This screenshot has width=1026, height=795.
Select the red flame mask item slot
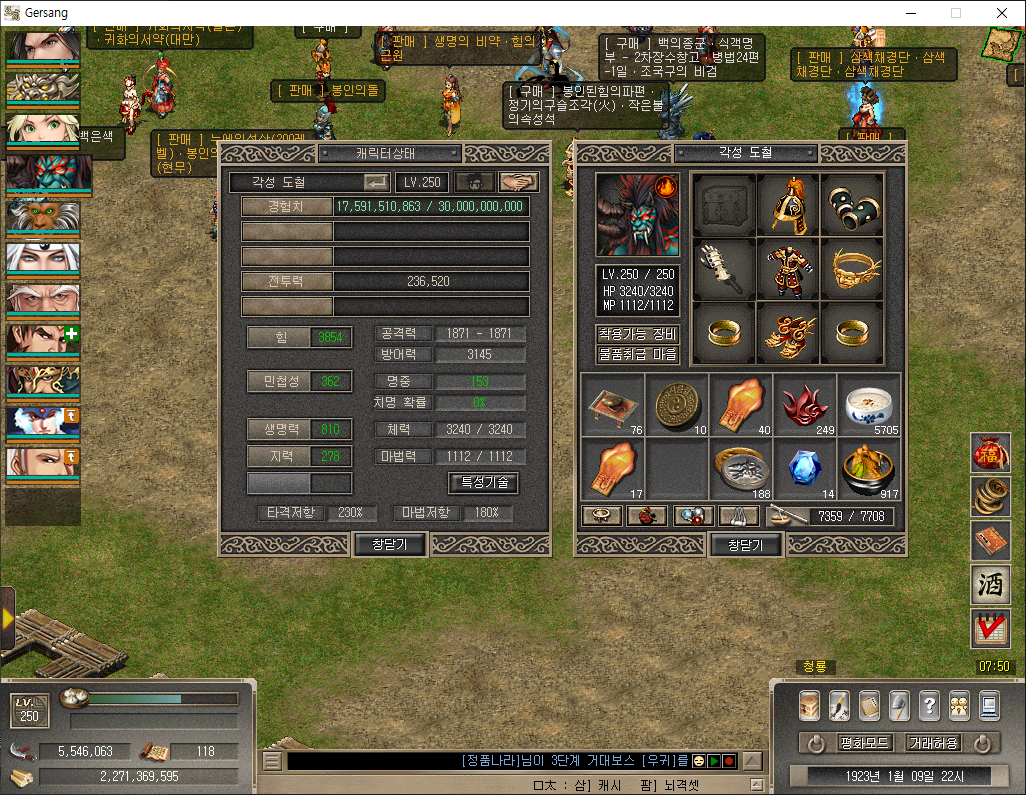pyautogui.click(x=805, y=405)
